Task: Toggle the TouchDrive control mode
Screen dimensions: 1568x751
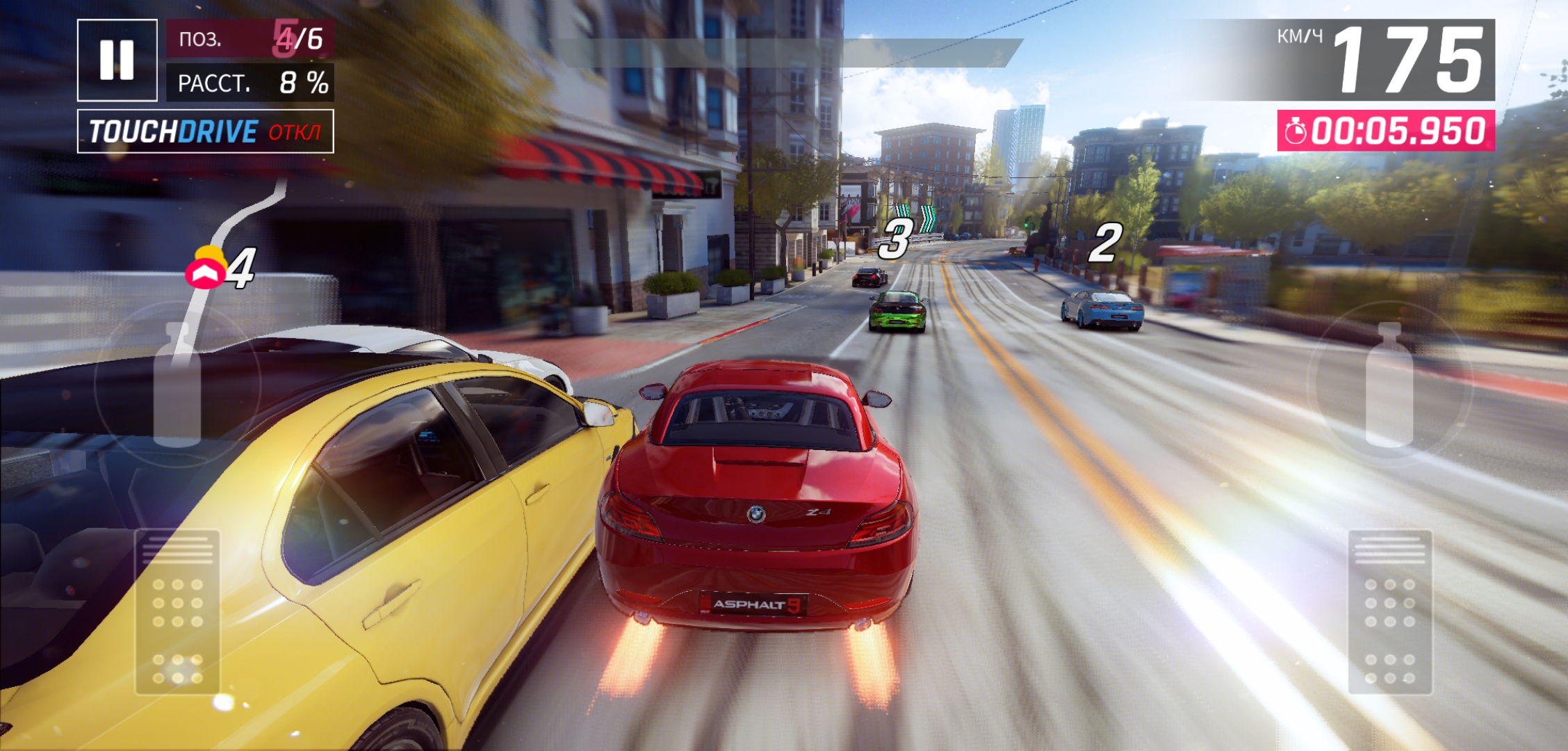Action: [x=205, y=131]
